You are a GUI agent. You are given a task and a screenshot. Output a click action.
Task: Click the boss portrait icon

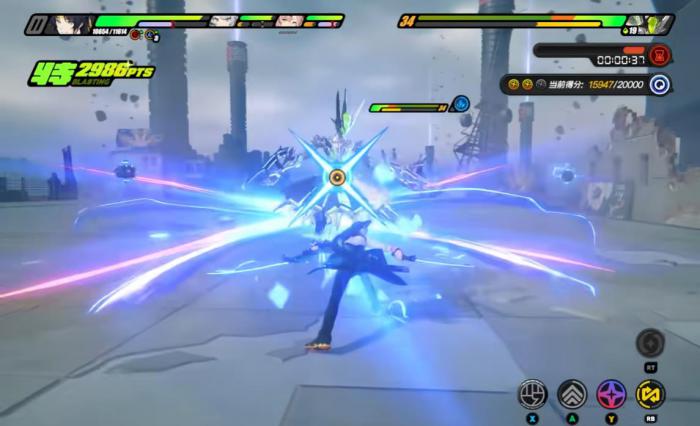(661, 23)
